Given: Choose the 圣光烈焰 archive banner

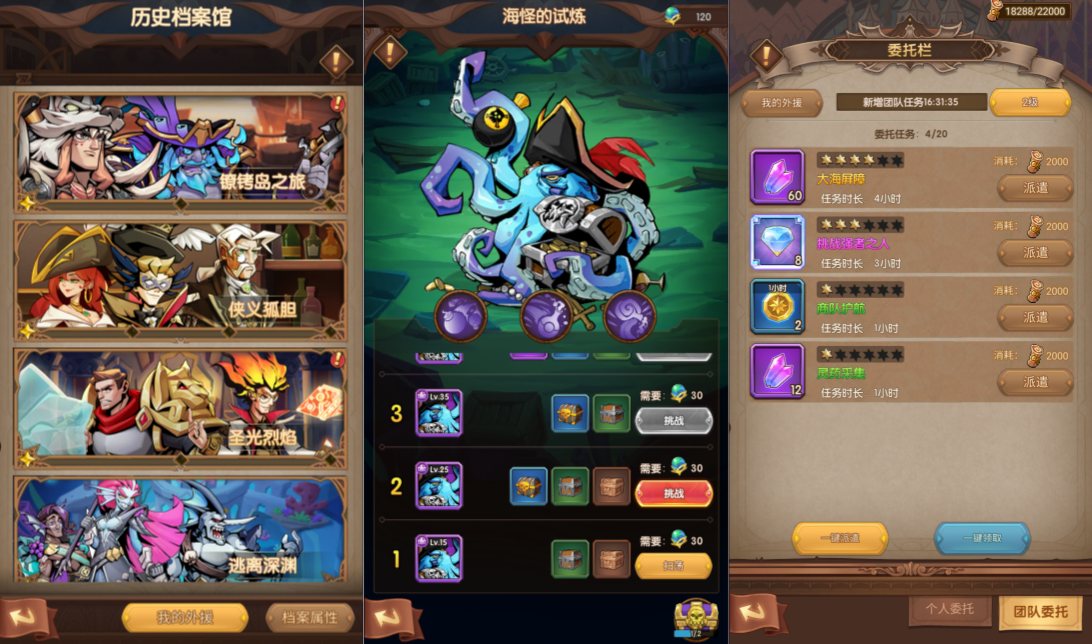Looking at the screenshot, I should coord(180,406).
